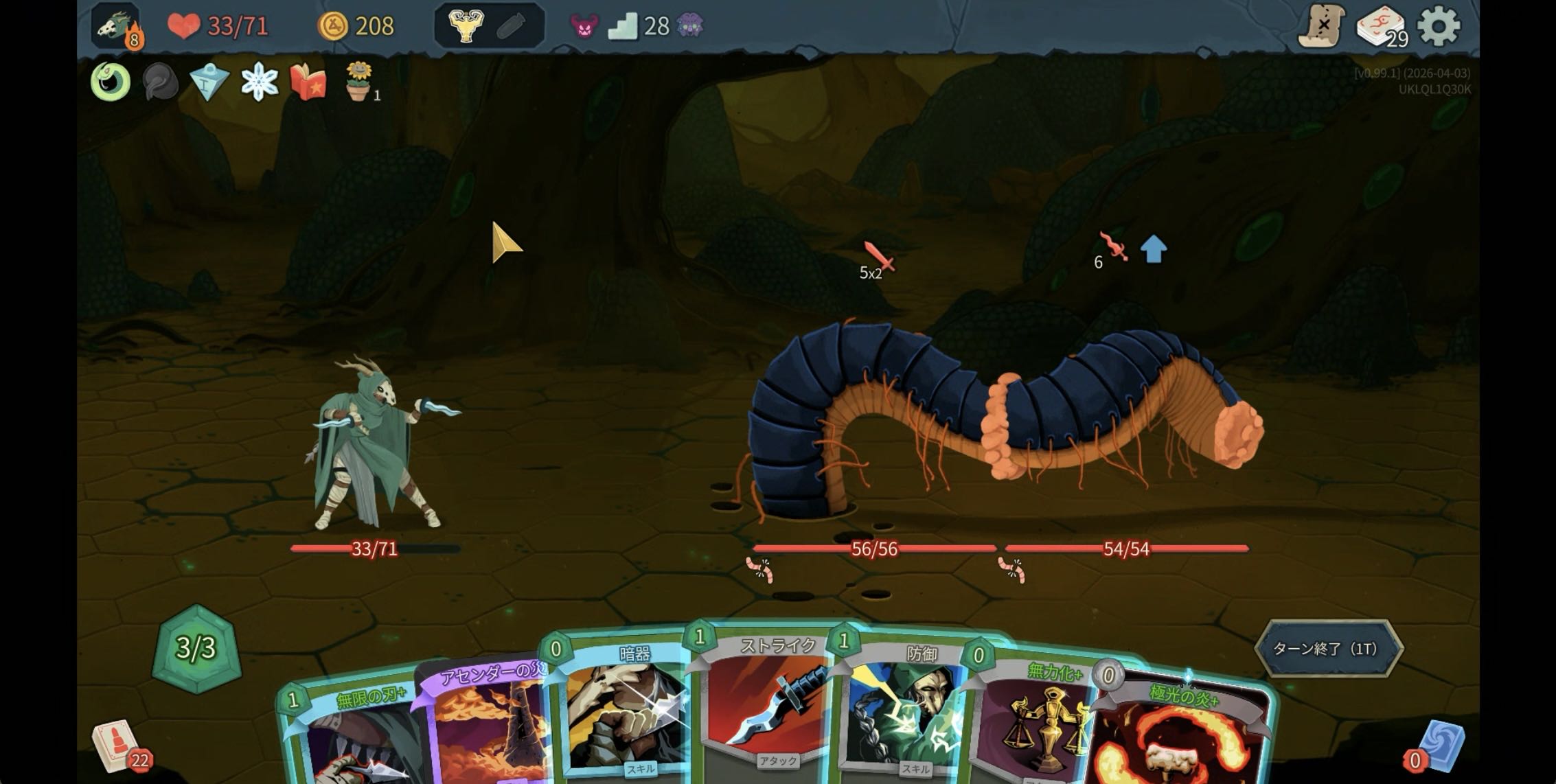
Task: Open the discard pile showing 0
Action: [1440, 746]
